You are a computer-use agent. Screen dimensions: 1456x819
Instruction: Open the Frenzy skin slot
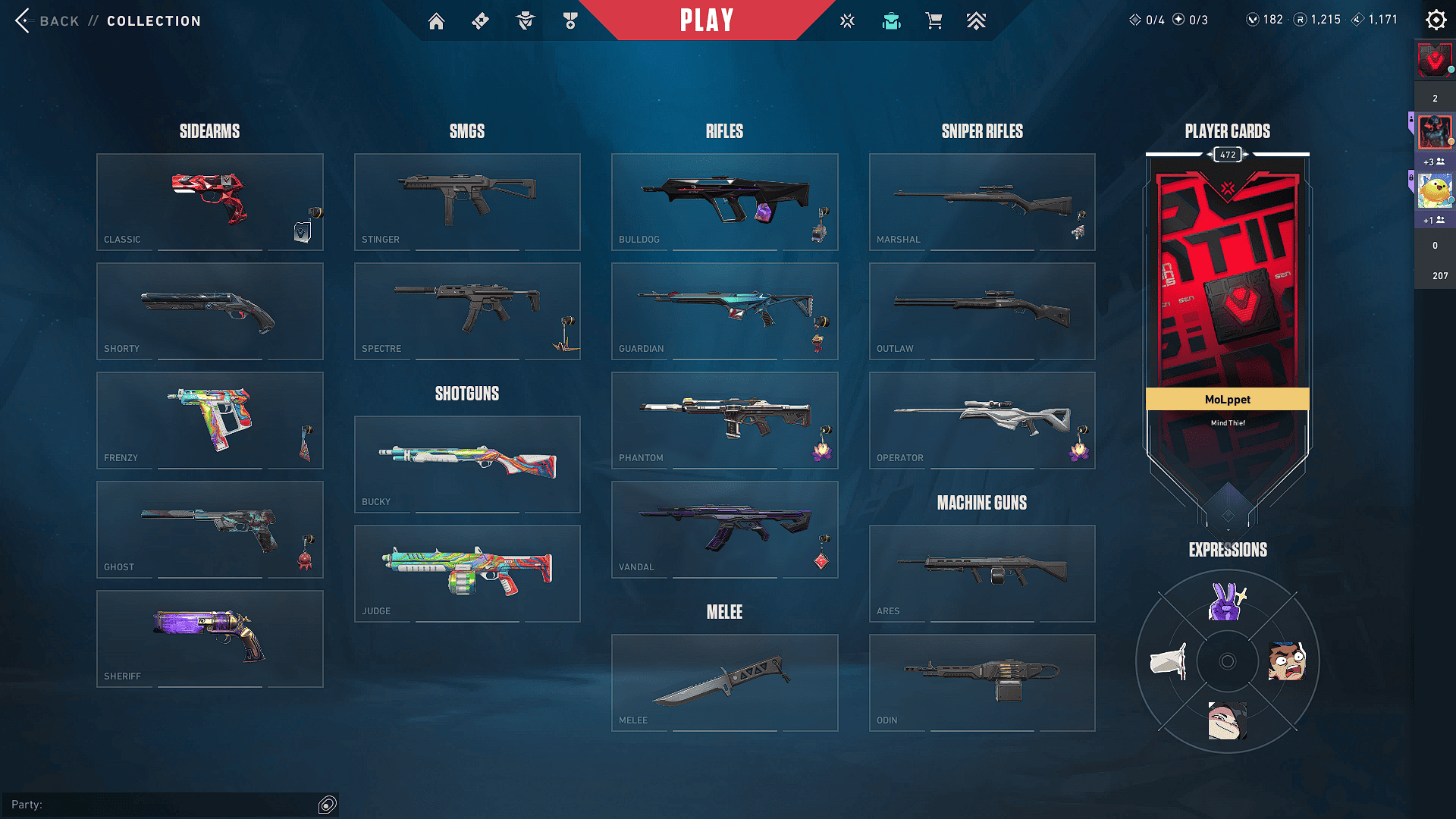point(209,420)
